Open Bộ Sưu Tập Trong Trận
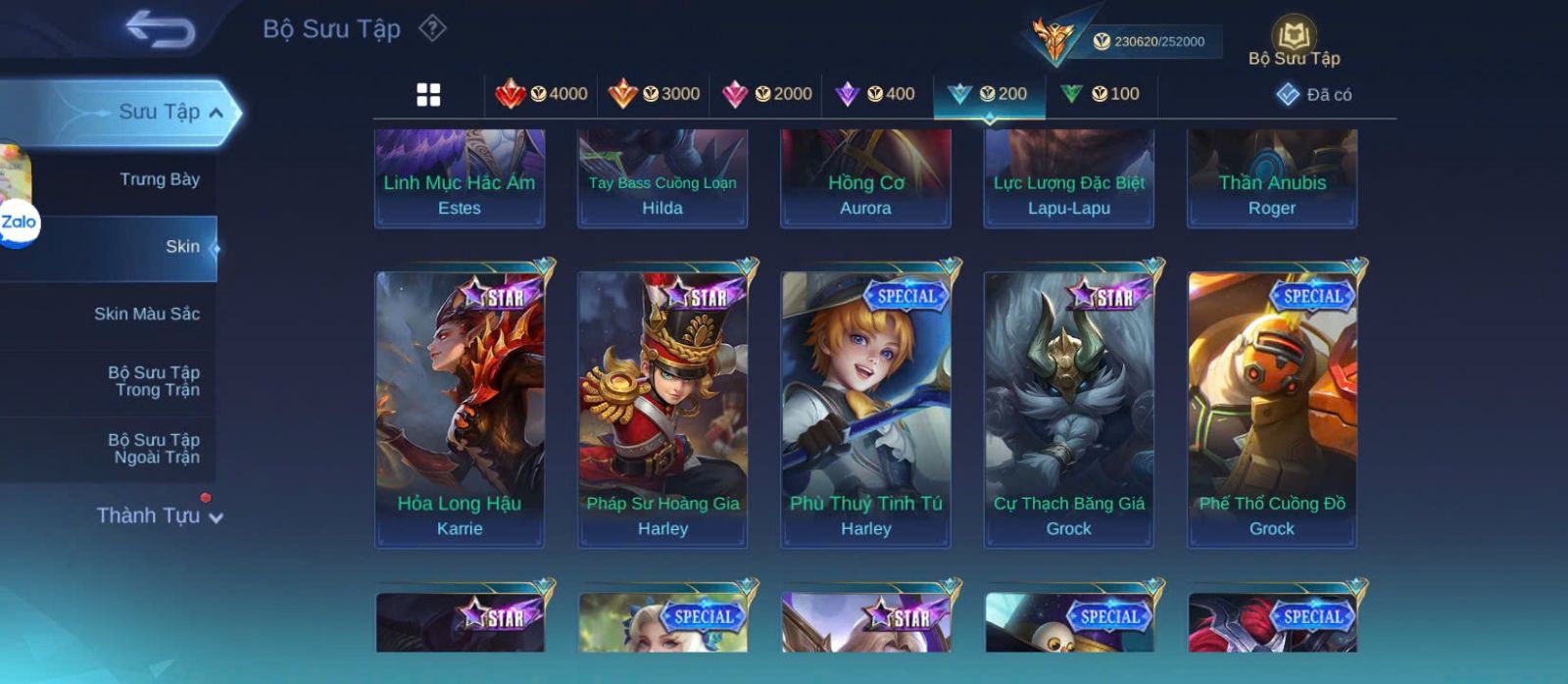This screenshot has height=684, width=1568. (x=154, y=381)
